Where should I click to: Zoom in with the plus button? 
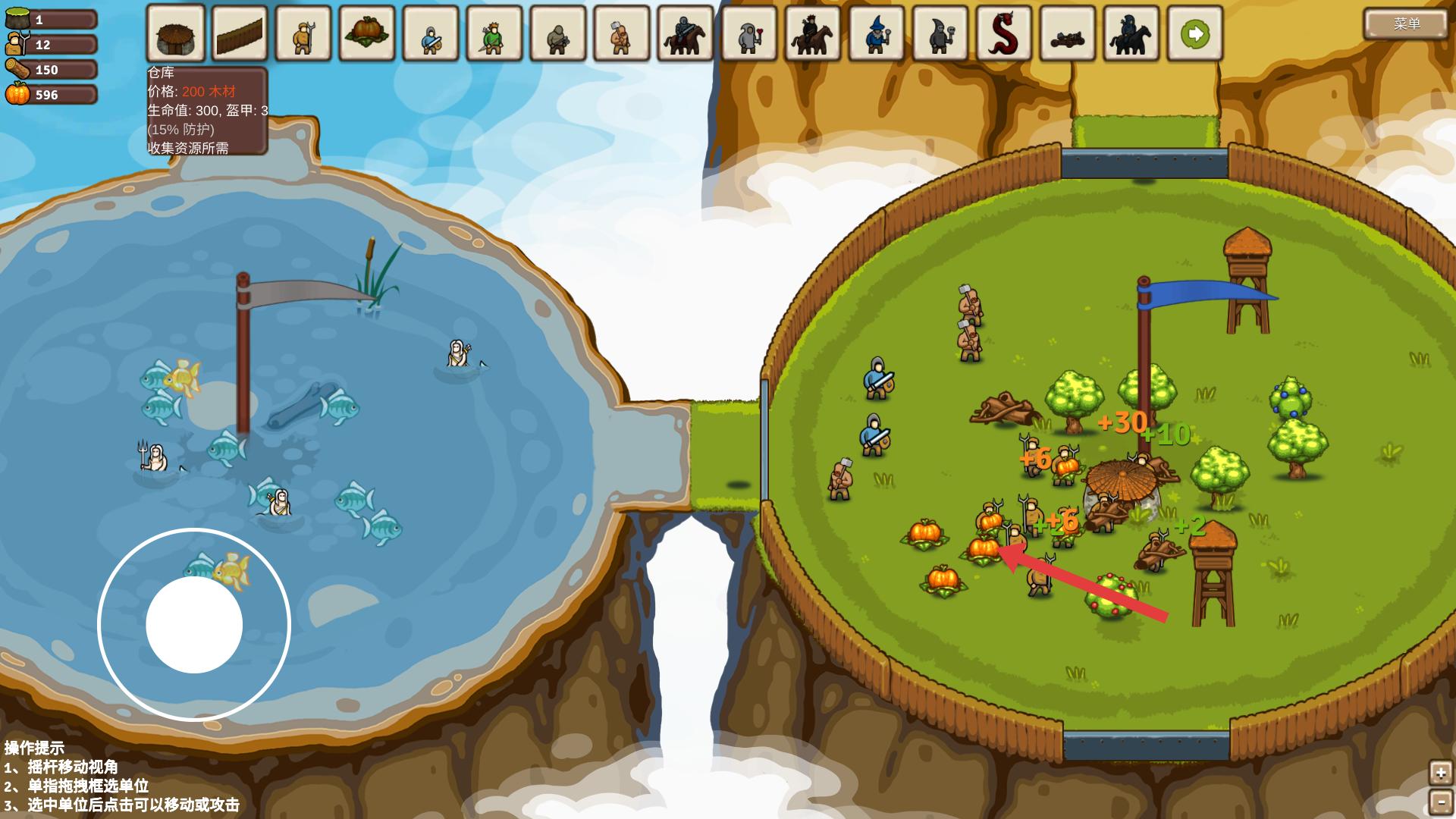1440,773
